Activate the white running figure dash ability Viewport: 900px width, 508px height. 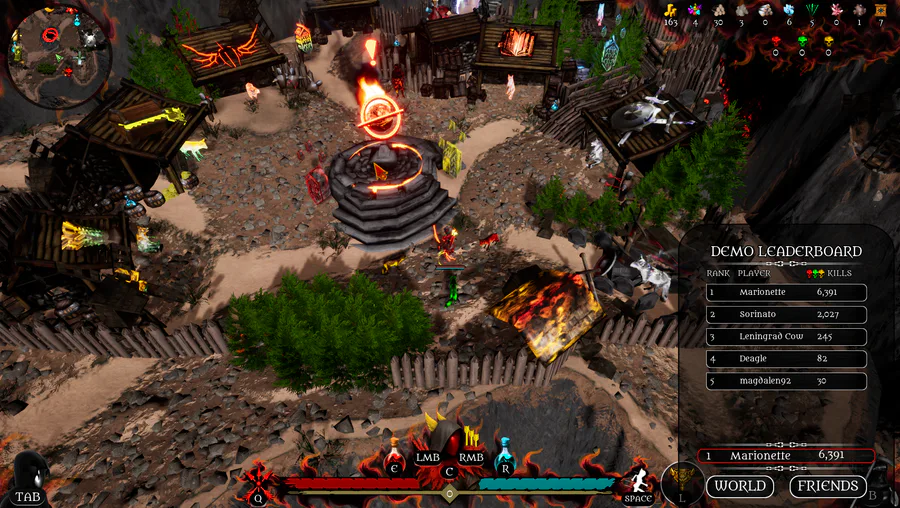(637, 482)
